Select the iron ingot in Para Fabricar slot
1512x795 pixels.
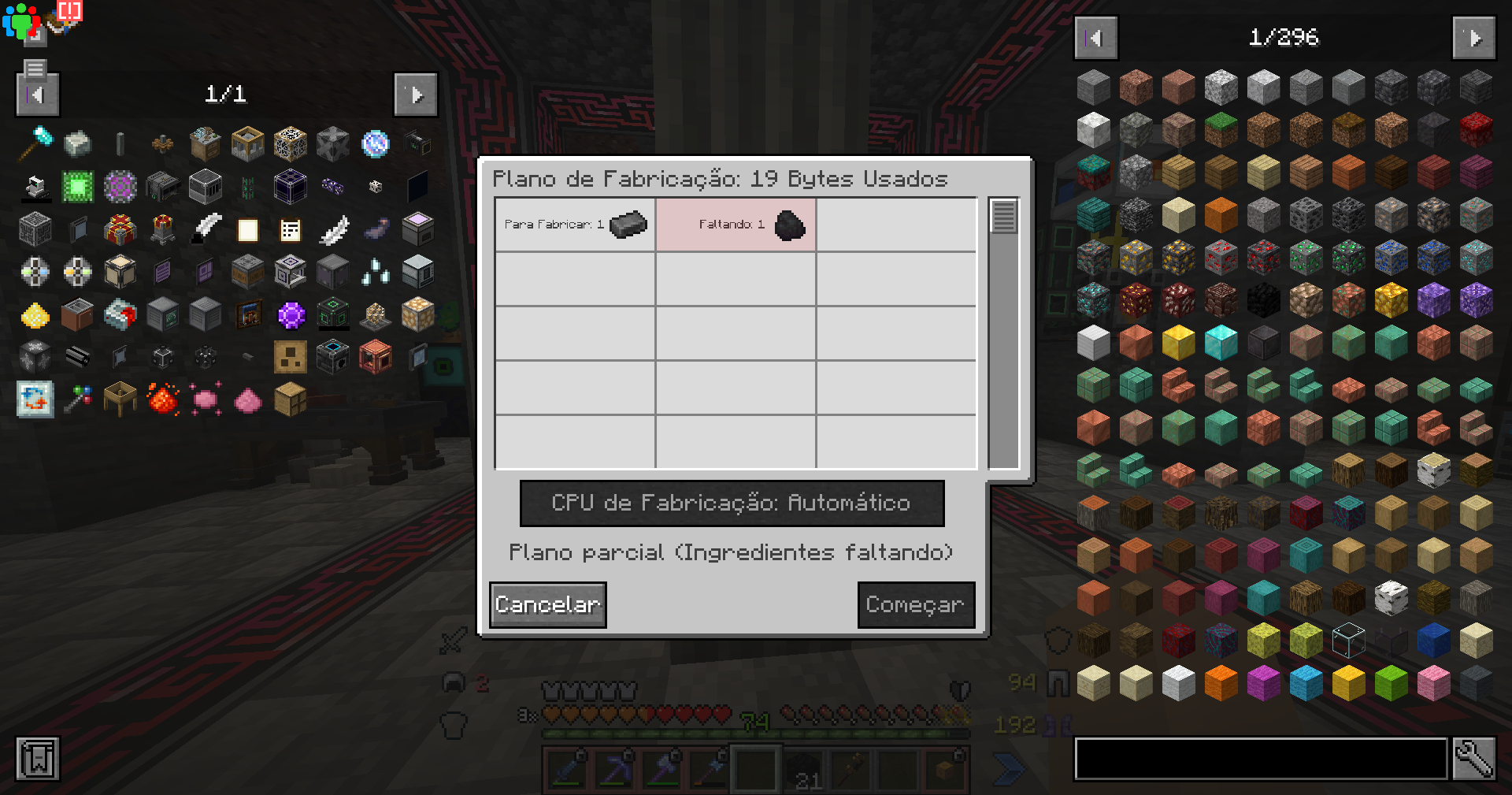pyautogui.click(x=627, y=225)
